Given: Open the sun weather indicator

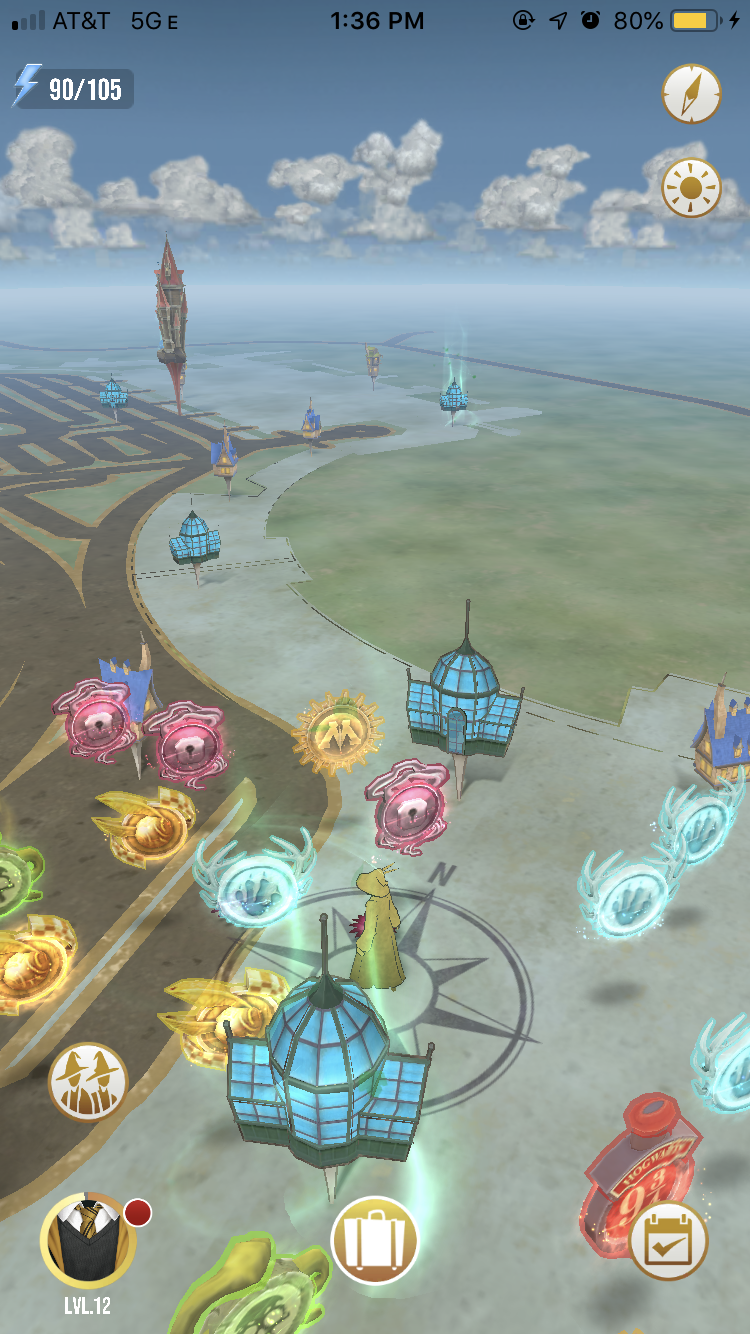Looking at the screenshot, I should 691,188.
